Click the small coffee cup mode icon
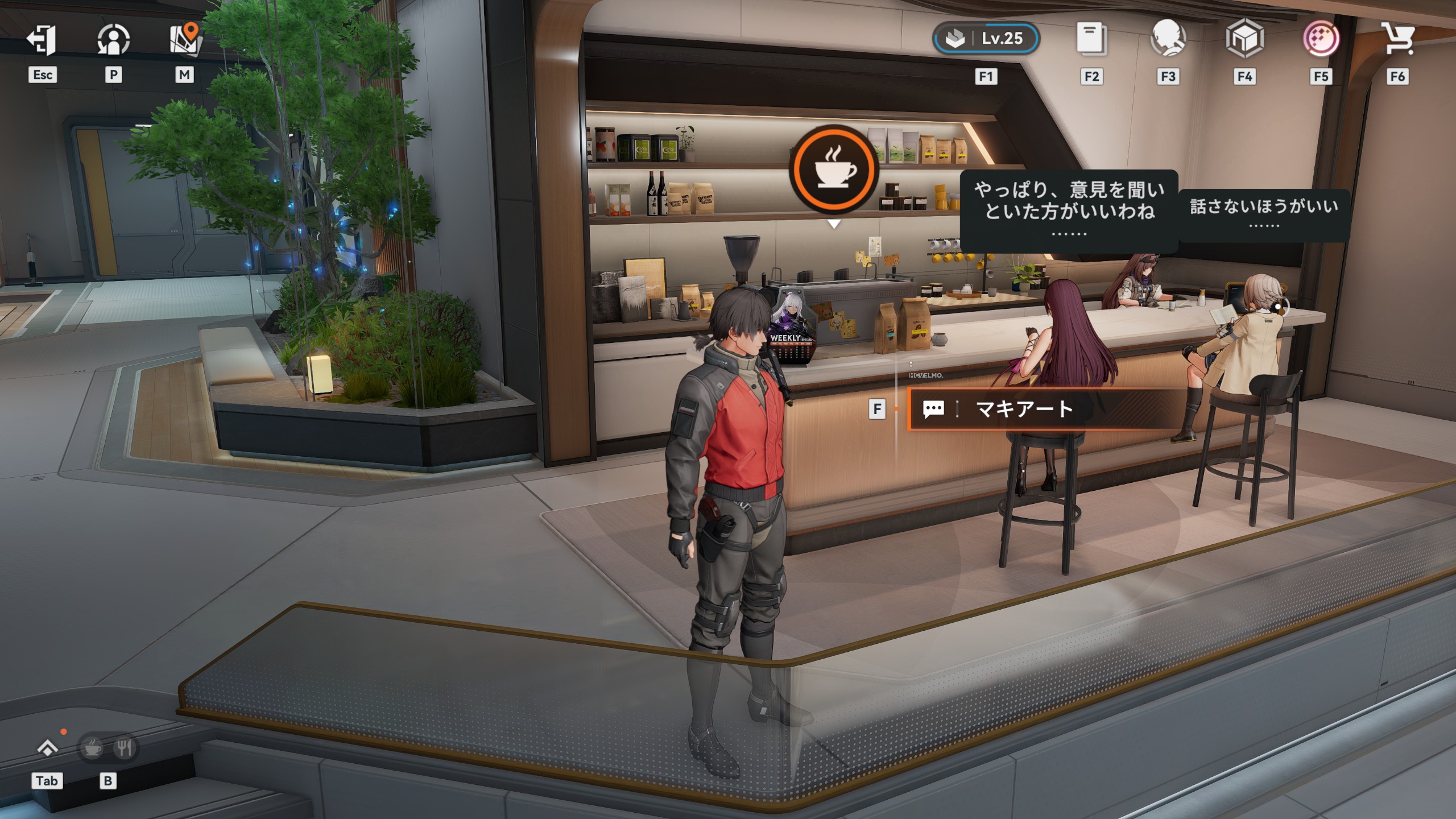Screen dimensions: 1456x819 click(92, 748)
